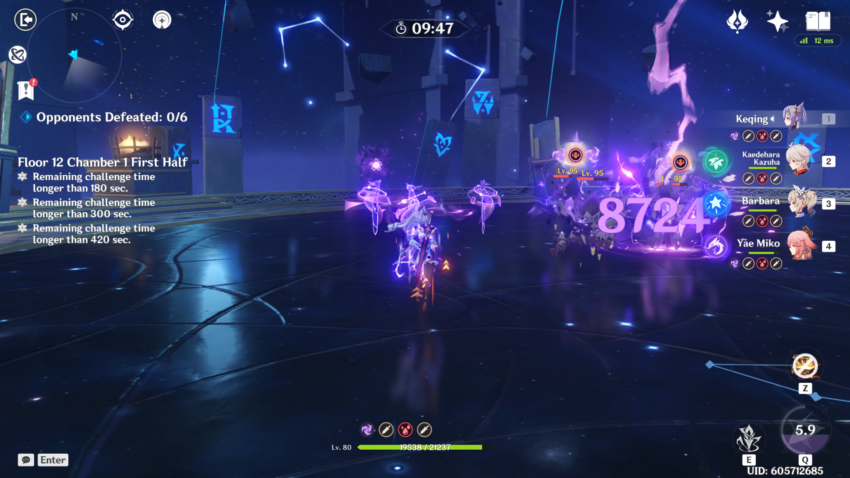The image size is (850, 478).
Task: Open the Adventurer Handbook book icon
Action: (818, 21)
